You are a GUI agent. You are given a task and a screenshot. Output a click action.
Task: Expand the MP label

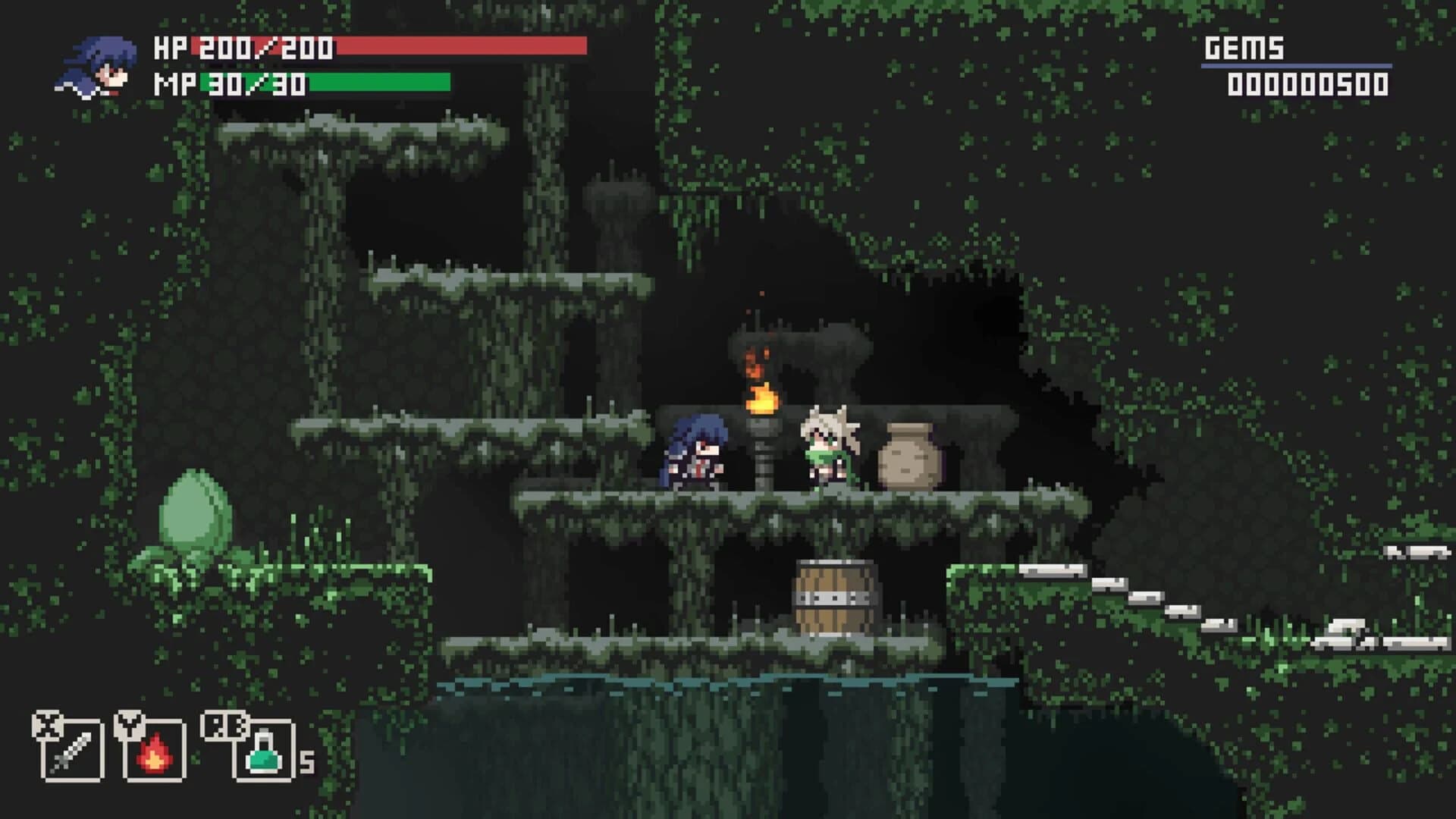(x=173, y=83)
